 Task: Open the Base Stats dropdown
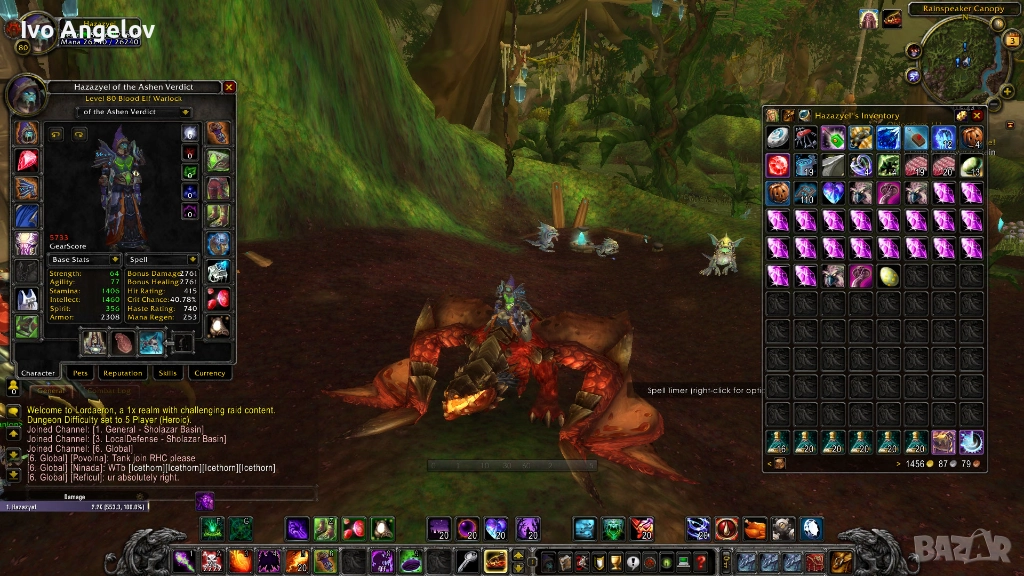click(115, 259)
